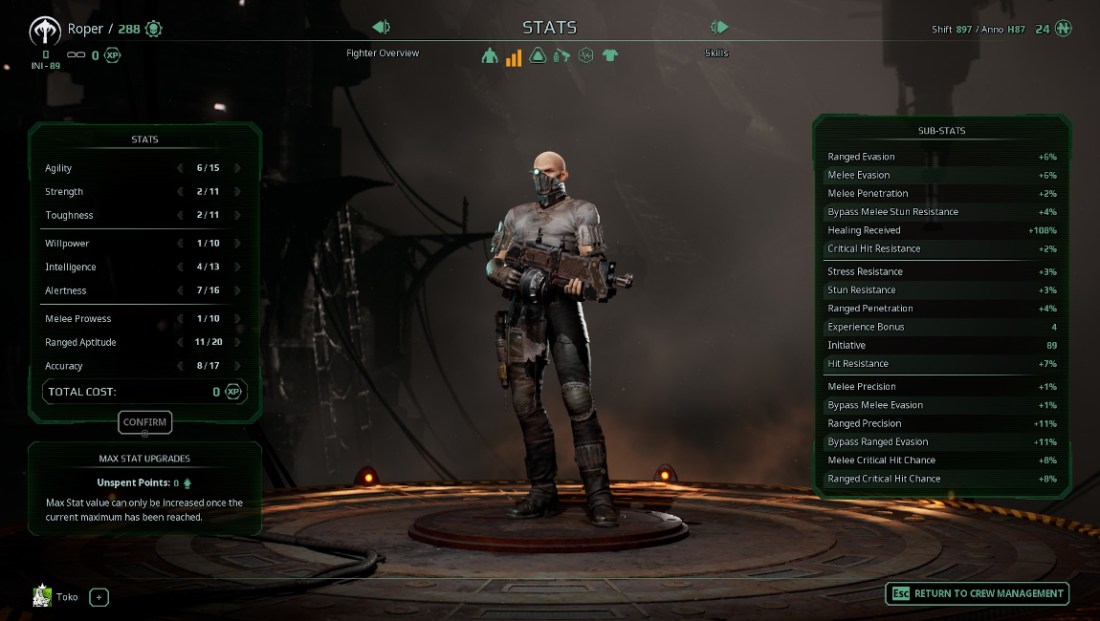This screenshot has height=621, width=1100.
Task: Return to Crew Management
Action: point(977,593)
